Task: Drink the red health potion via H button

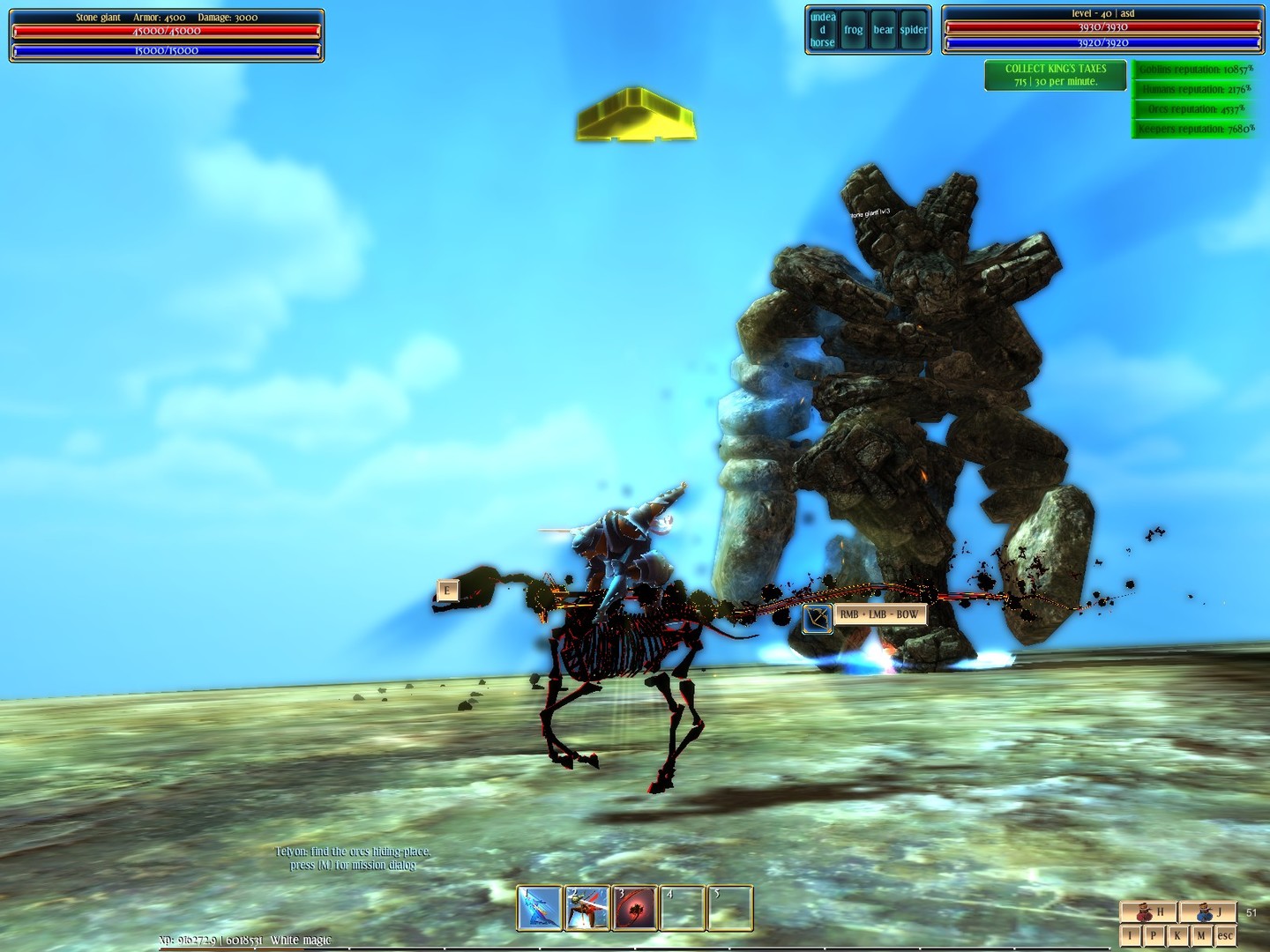Action: (1149, 911)
